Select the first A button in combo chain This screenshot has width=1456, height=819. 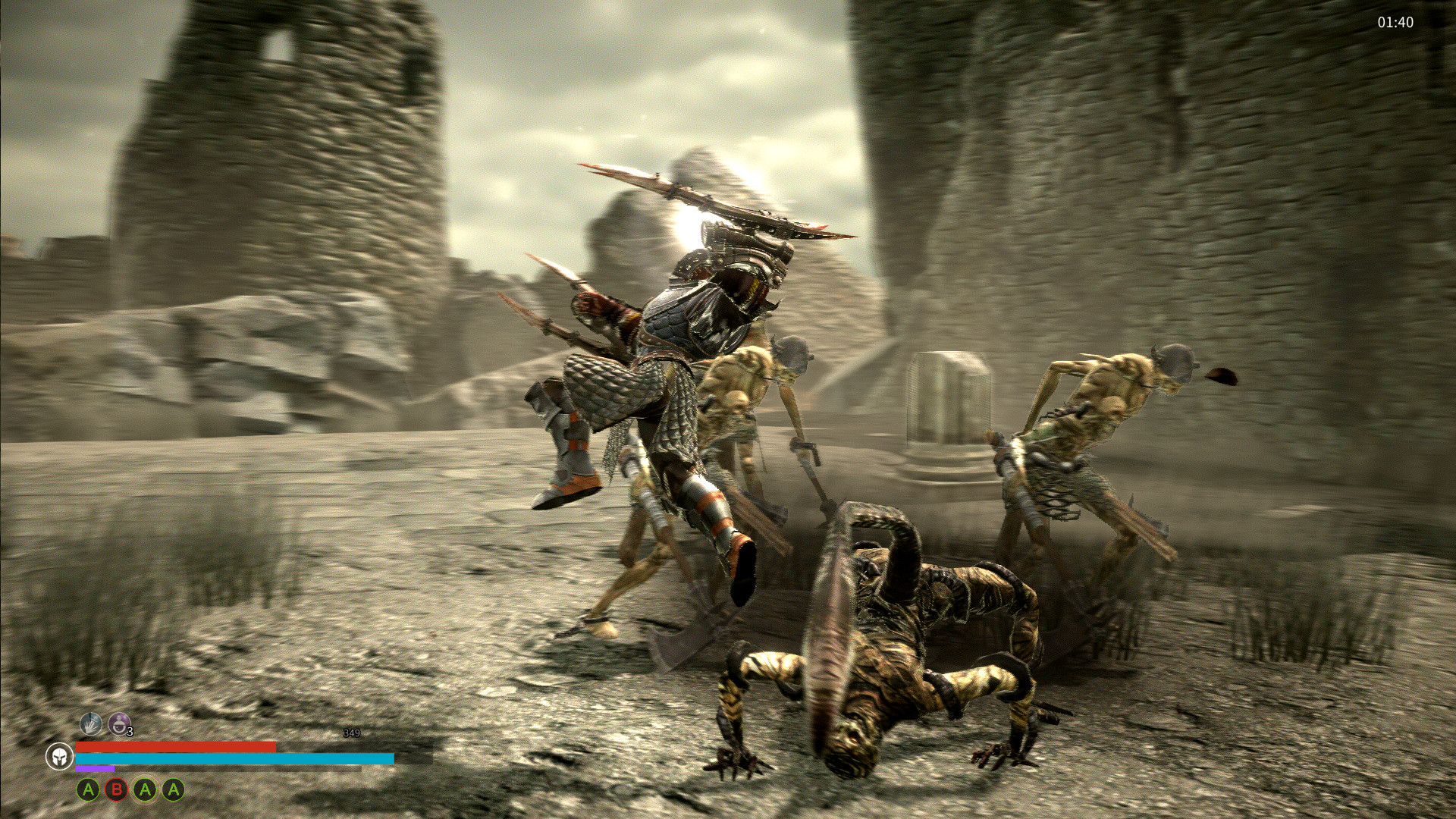(88, 790)
